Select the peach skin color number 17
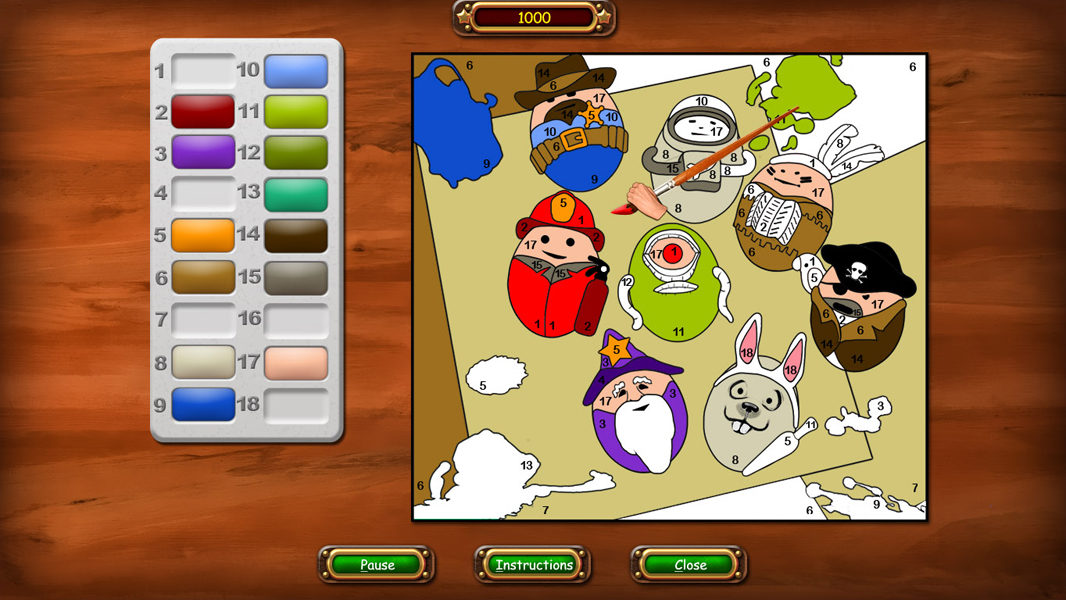Viewport: 1066px width, 600px height. 296,362
